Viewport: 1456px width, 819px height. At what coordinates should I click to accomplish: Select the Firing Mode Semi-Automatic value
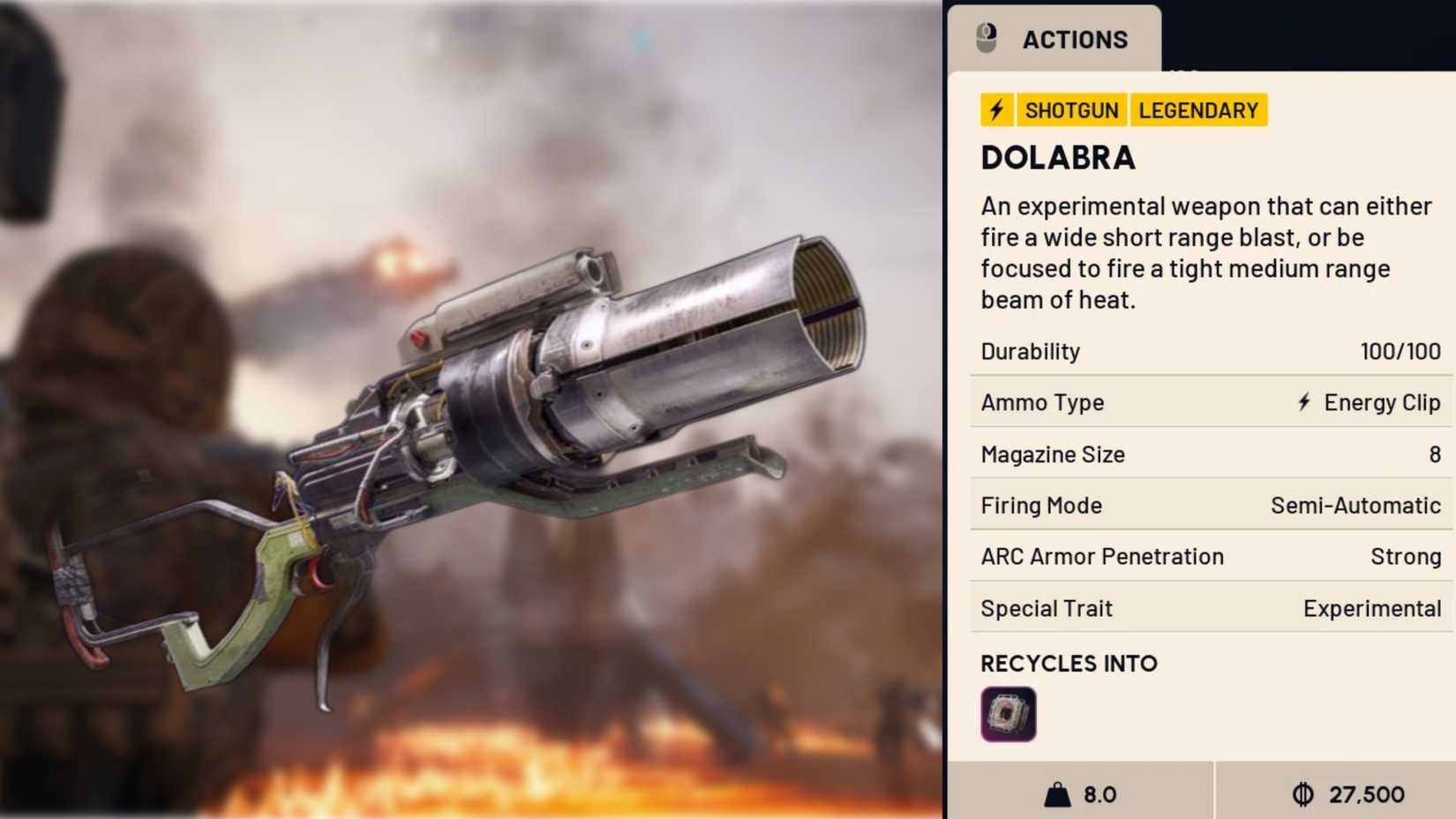pos(1355,505)
